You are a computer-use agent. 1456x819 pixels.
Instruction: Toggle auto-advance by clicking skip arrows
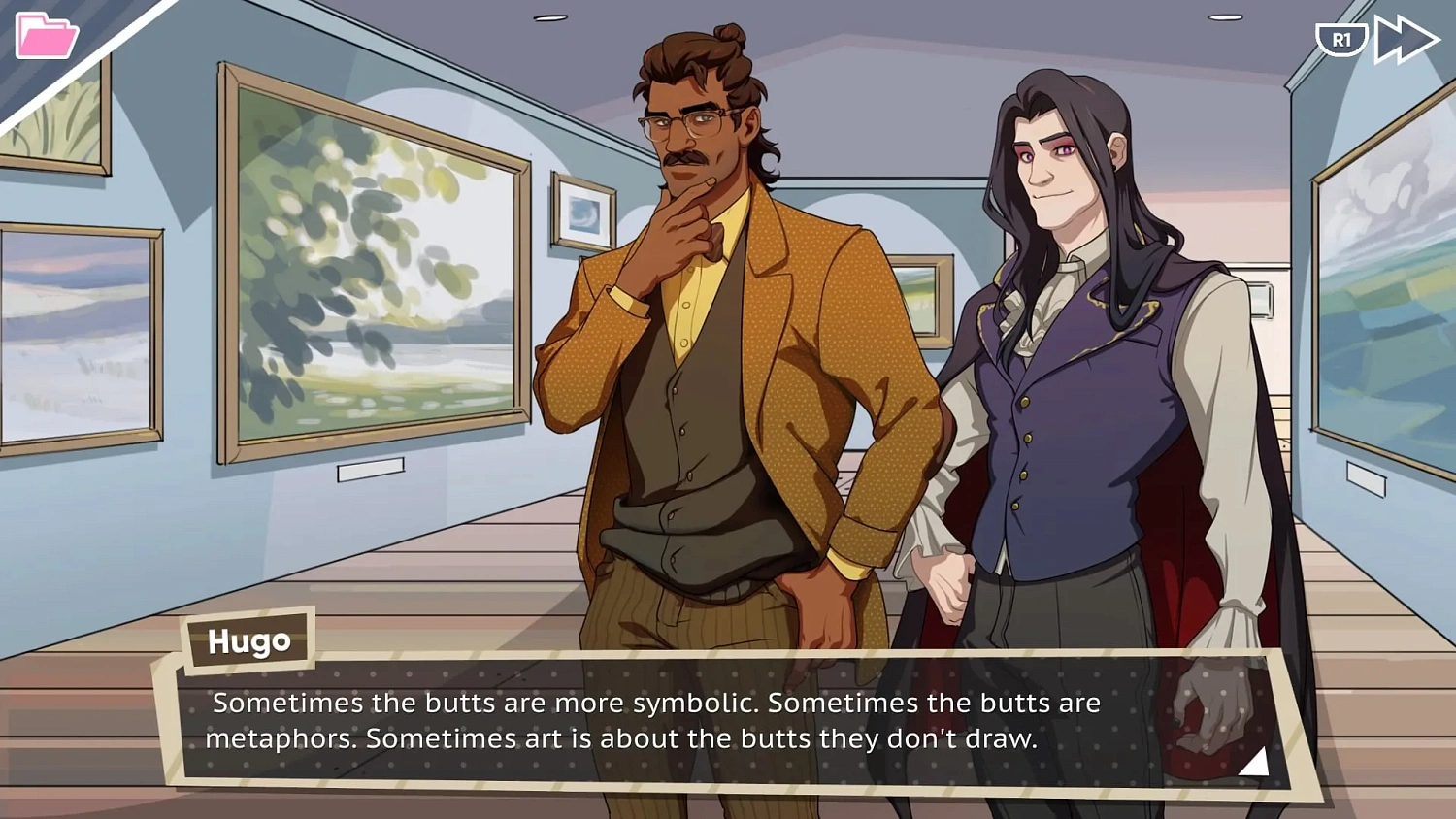(x=1406, y=39)
